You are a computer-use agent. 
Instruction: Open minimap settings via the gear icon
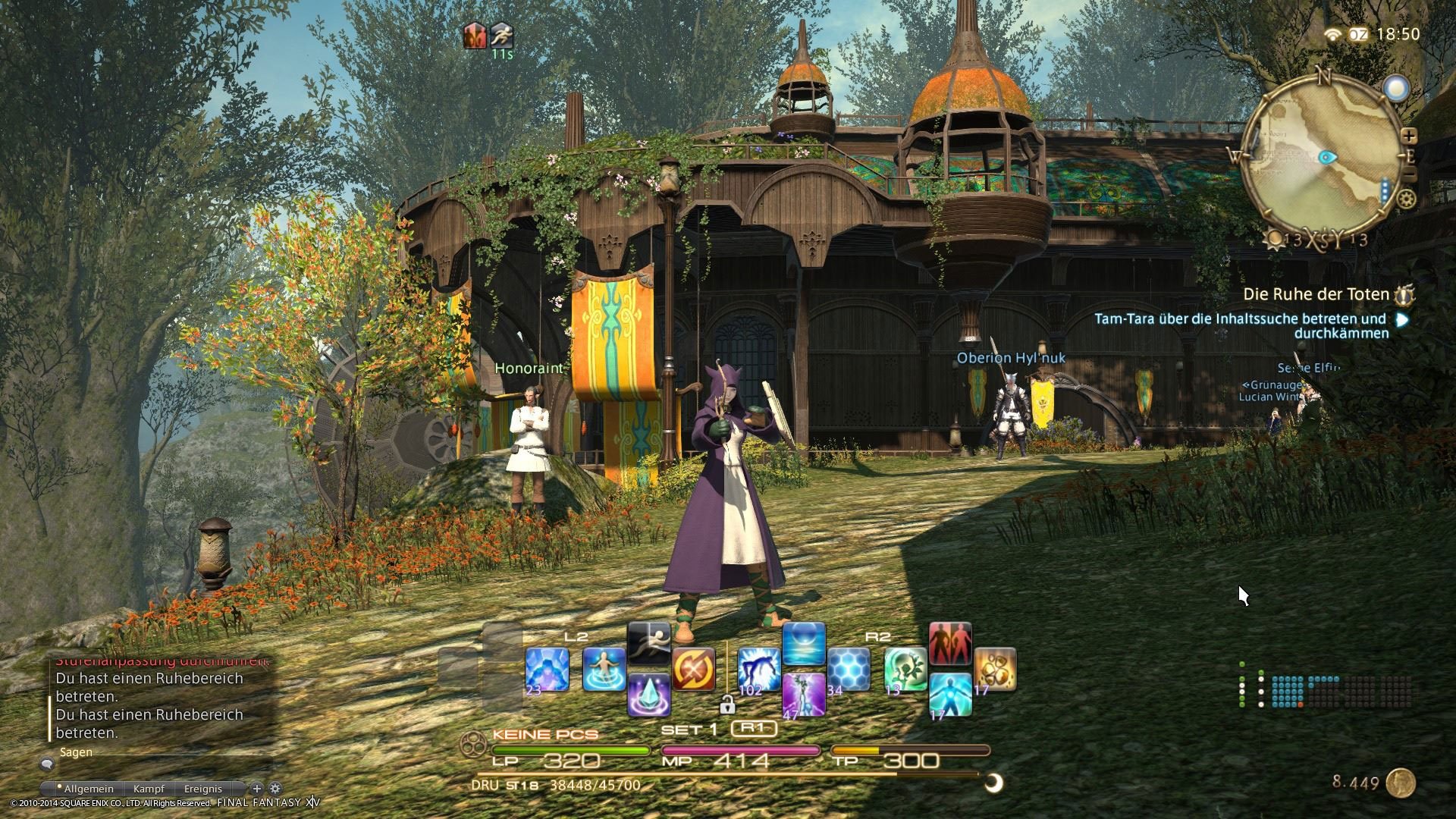[x=1406, y=199]
